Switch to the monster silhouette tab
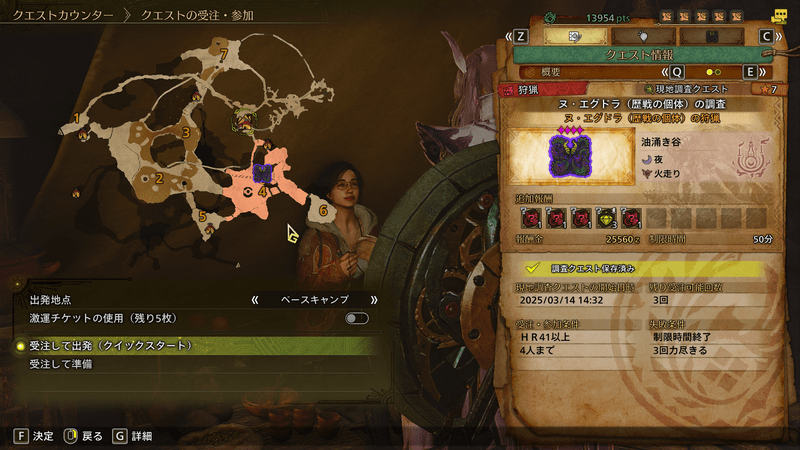This screenshot has width=800, height=450. (641, 35)
